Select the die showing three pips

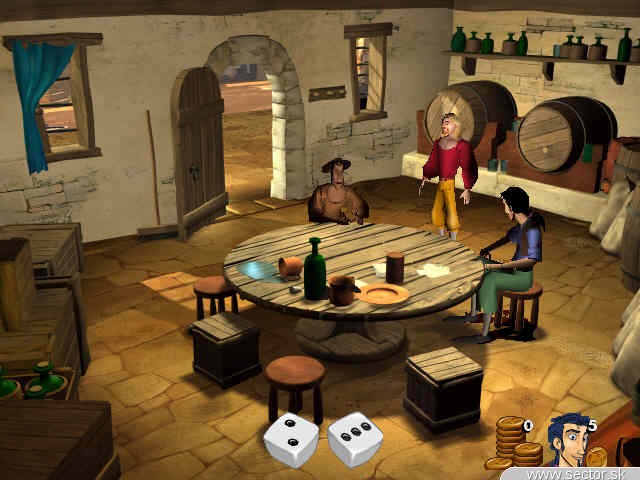point(354,439)
